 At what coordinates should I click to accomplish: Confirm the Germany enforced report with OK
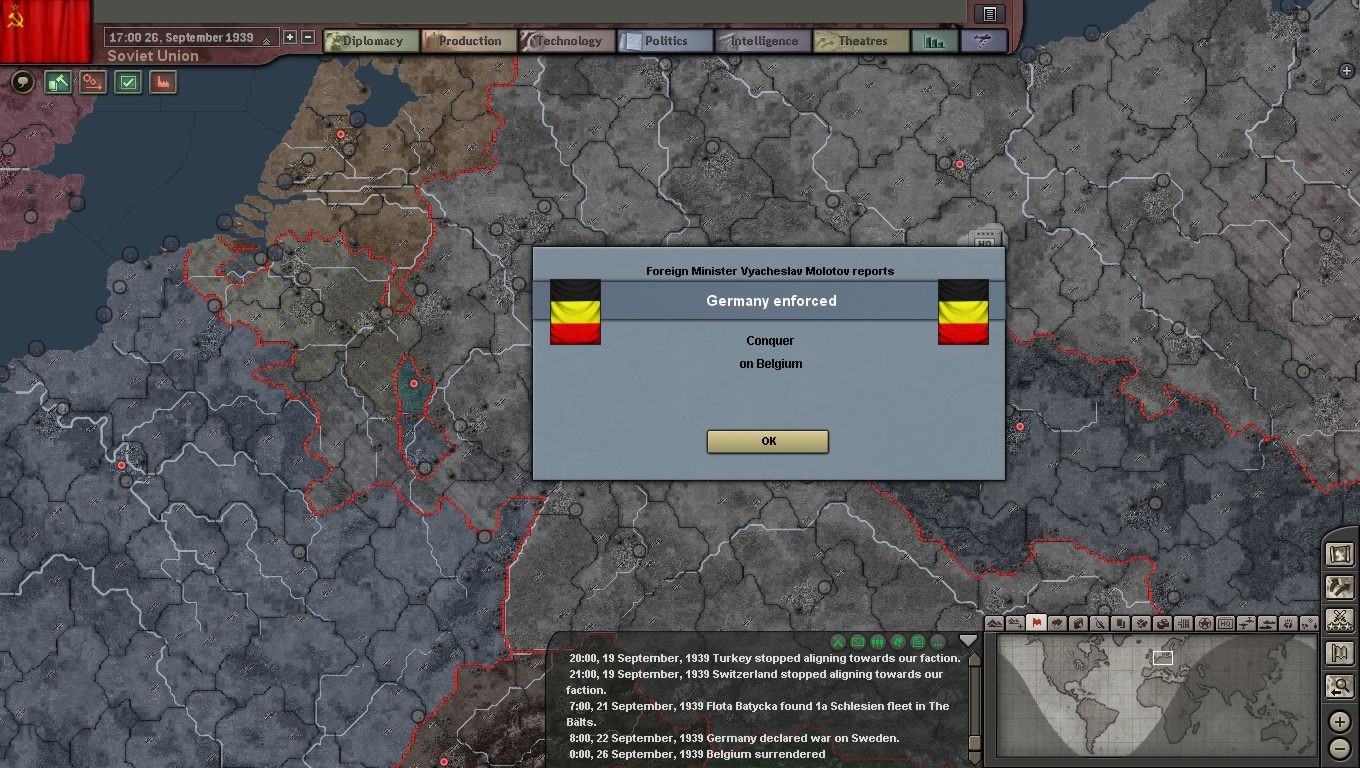767,441
